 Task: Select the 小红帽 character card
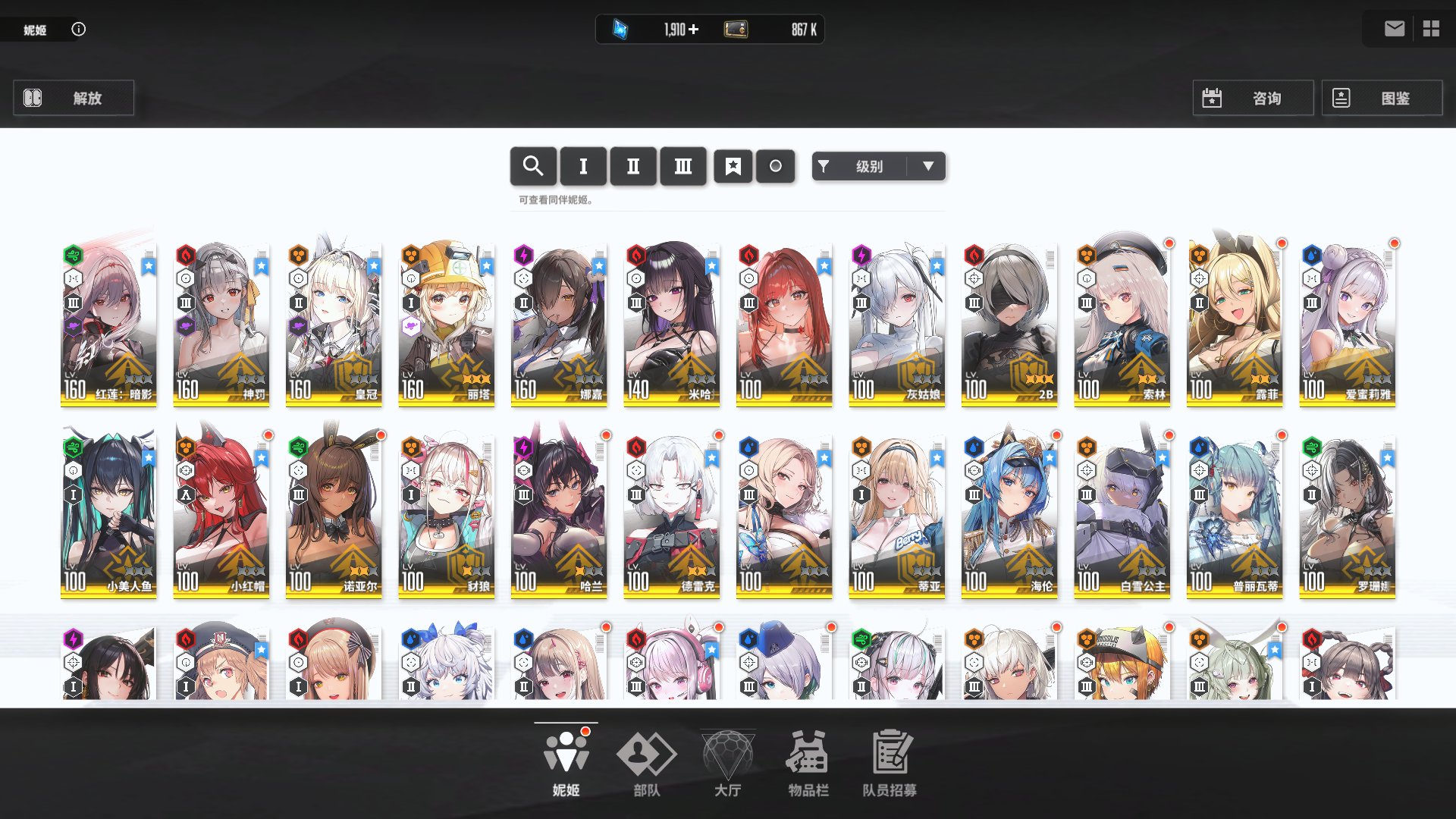point(221,516)
